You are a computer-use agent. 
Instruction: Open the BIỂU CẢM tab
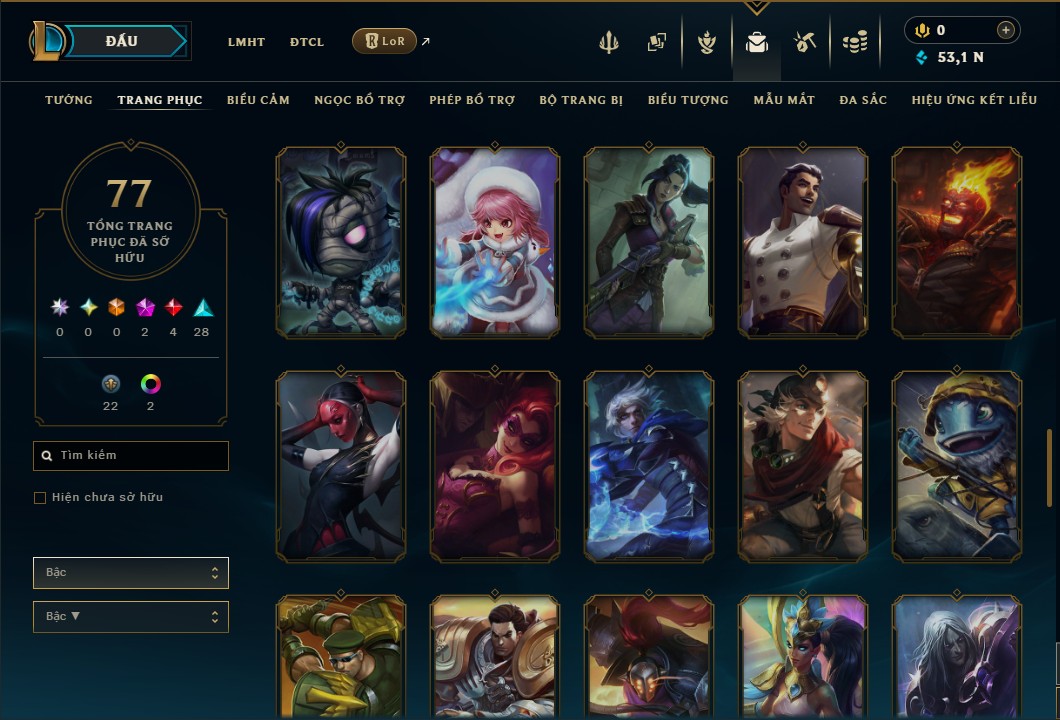tap(258, 100)
